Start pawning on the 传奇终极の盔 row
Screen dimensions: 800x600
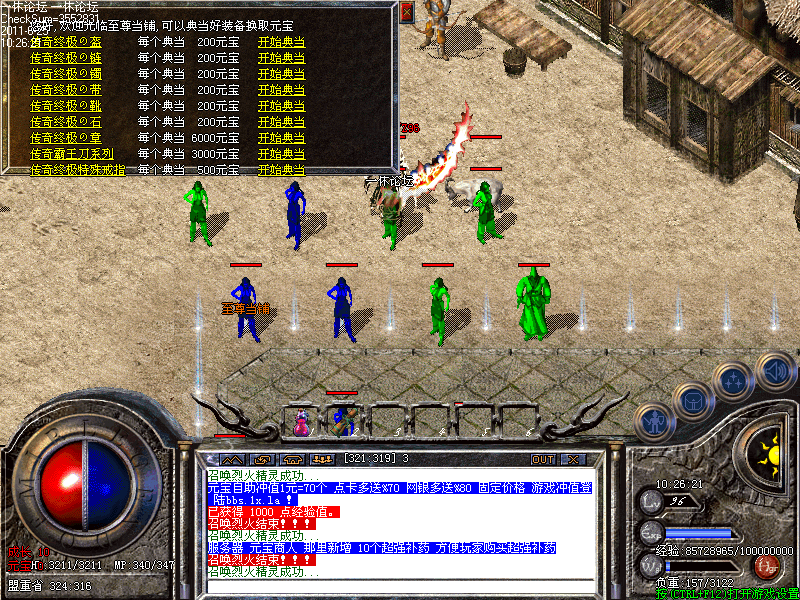281,44
